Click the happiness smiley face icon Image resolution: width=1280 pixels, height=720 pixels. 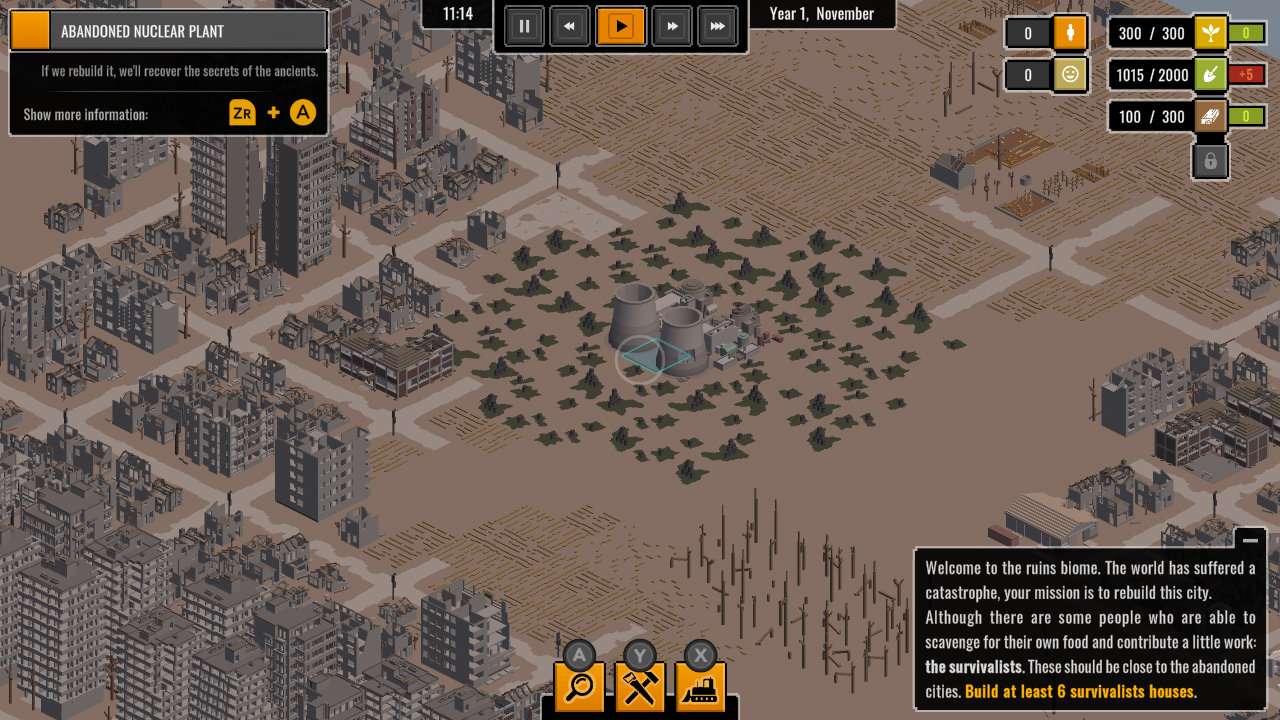point(1069,75)
